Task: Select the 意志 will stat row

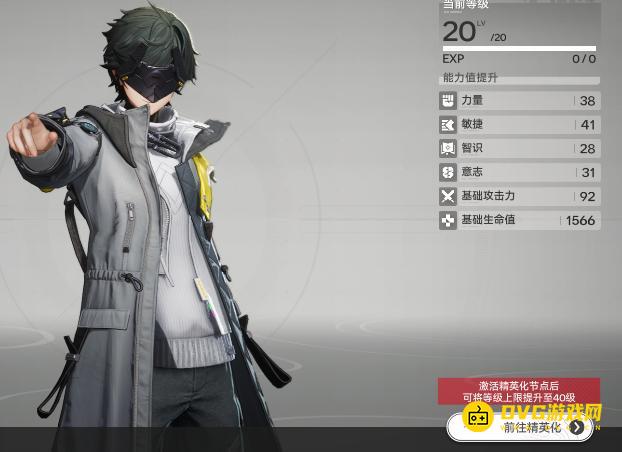Action: (x=519, y=173)
